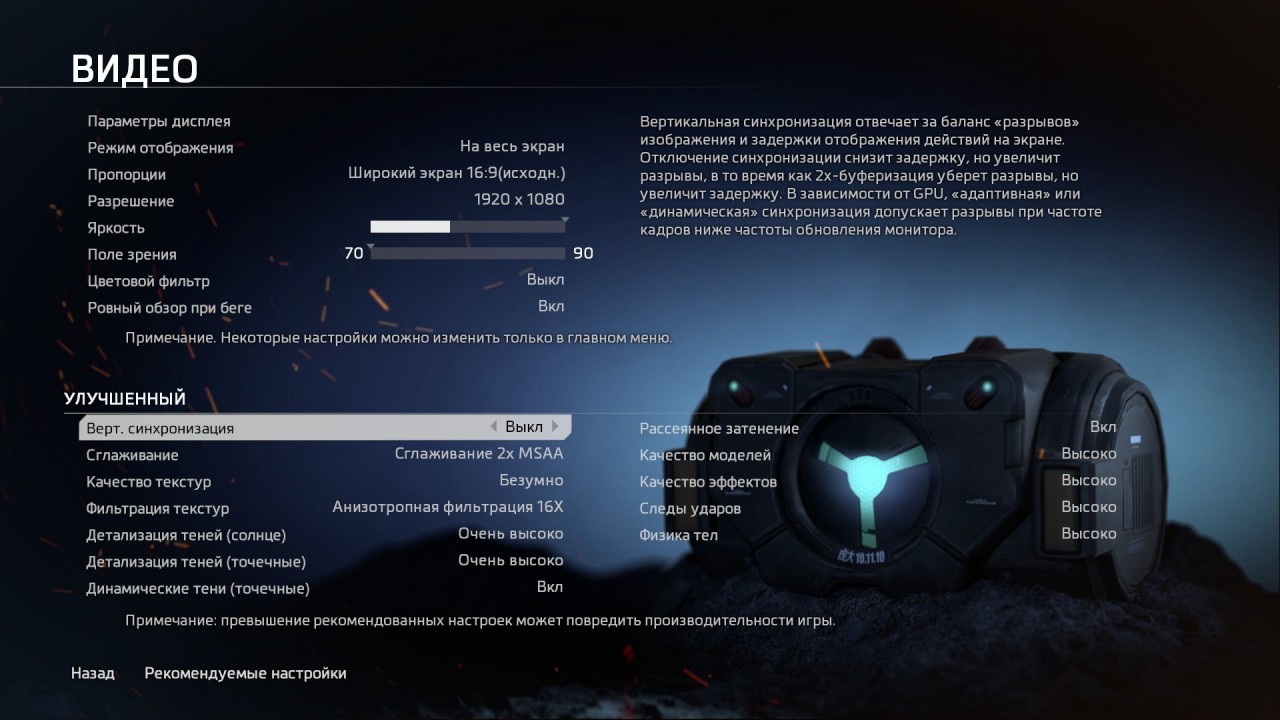Toggle Рассеянное затенение off

(x=1102, y=426)
